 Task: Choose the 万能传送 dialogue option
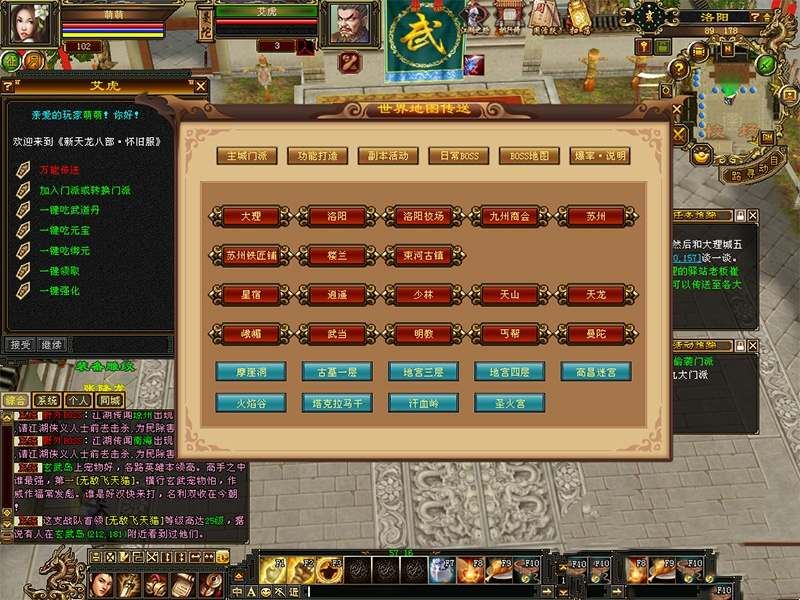(x=60, y=171)
